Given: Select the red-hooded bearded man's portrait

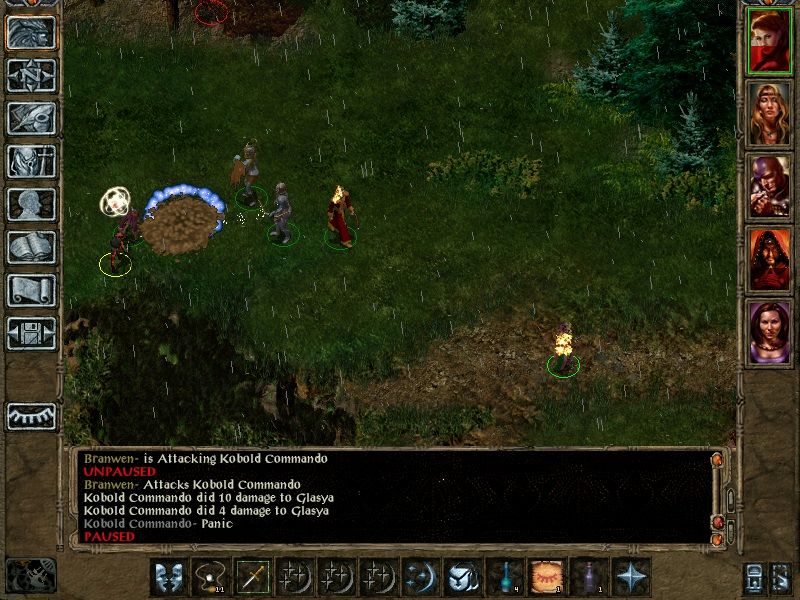Looking at the screenshot, I should [x=769, y=260].
